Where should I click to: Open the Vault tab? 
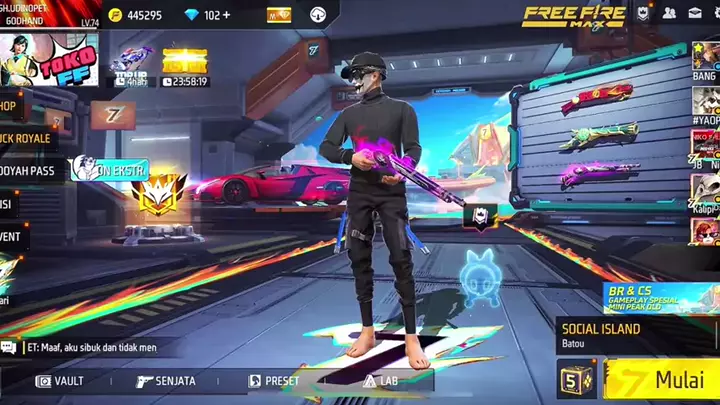[x=59, y=381]
